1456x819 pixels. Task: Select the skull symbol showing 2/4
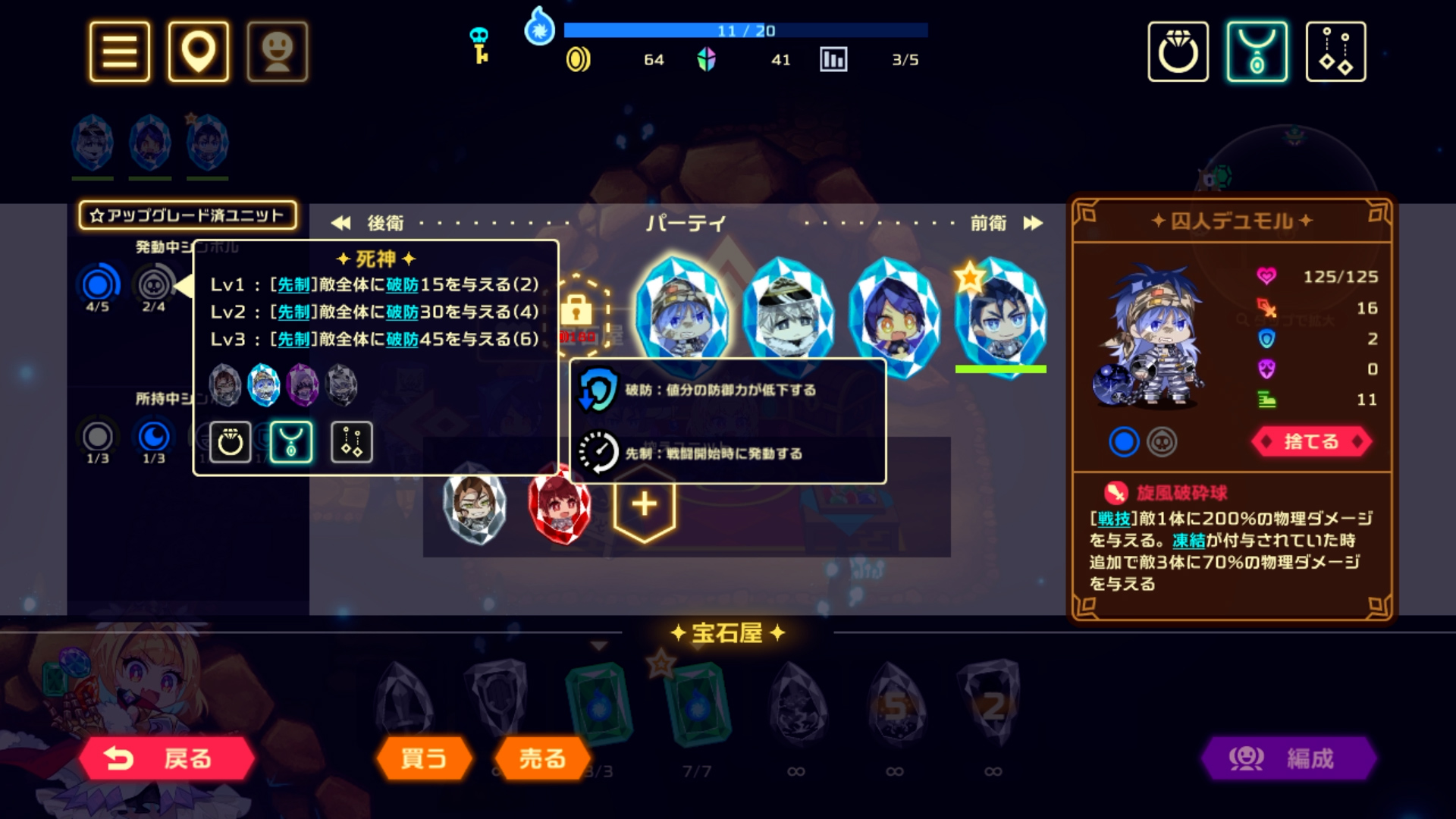pyautogui.click(x=154, y=287)
